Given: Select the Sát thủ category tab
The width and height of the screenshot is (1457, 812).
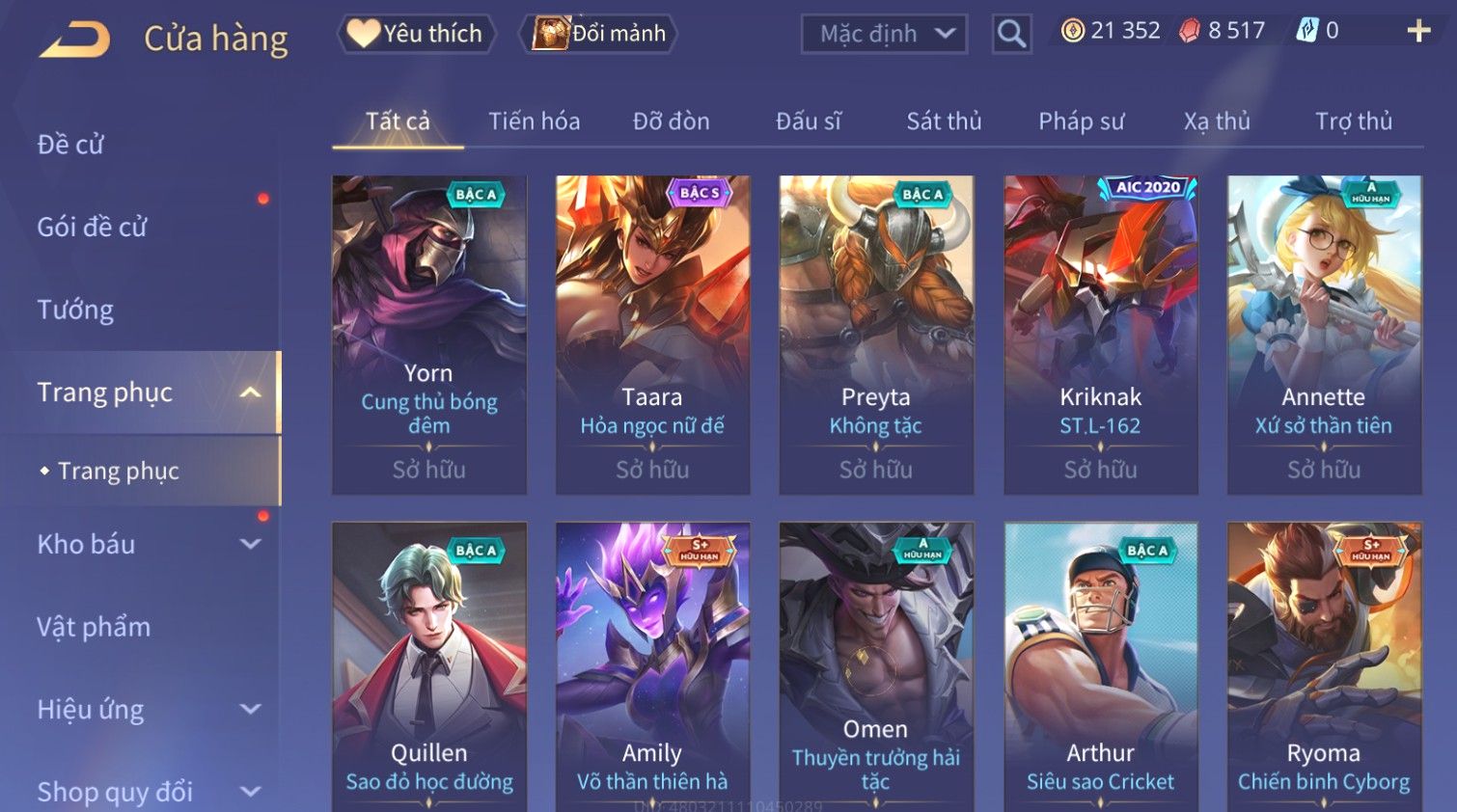Looking at the screenshot, I should [x=943, y=122].
